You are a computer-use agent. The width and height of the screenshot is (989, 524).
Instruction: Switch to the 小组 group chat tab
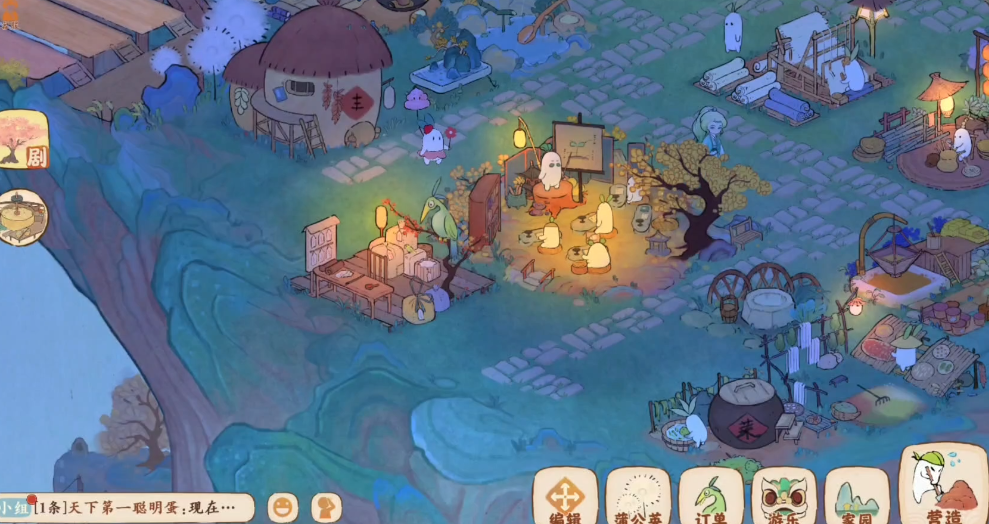click(x=15, y=508)
